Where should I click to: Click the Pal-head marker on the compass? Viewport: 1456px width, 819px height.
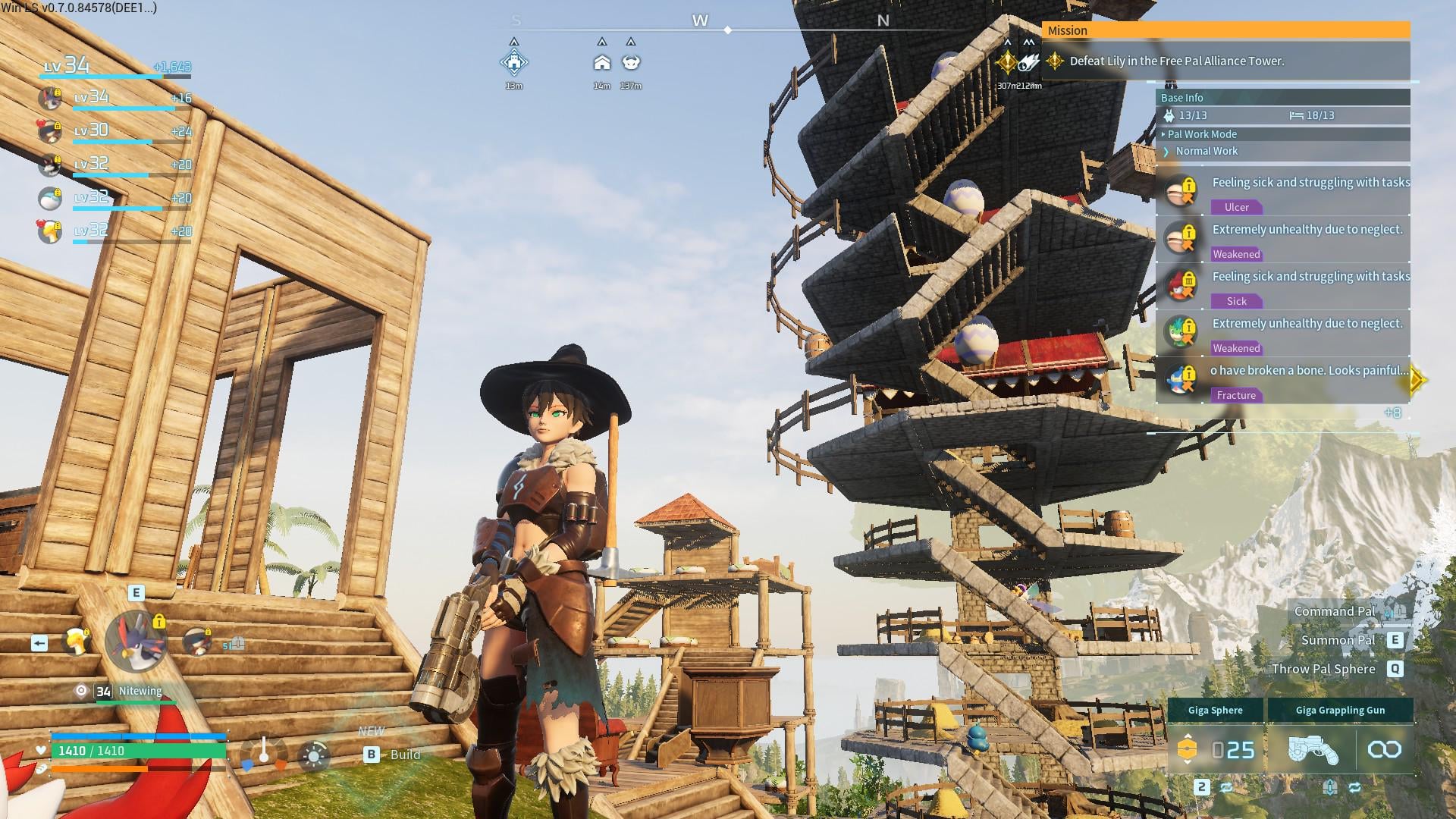tap(631, 63)
